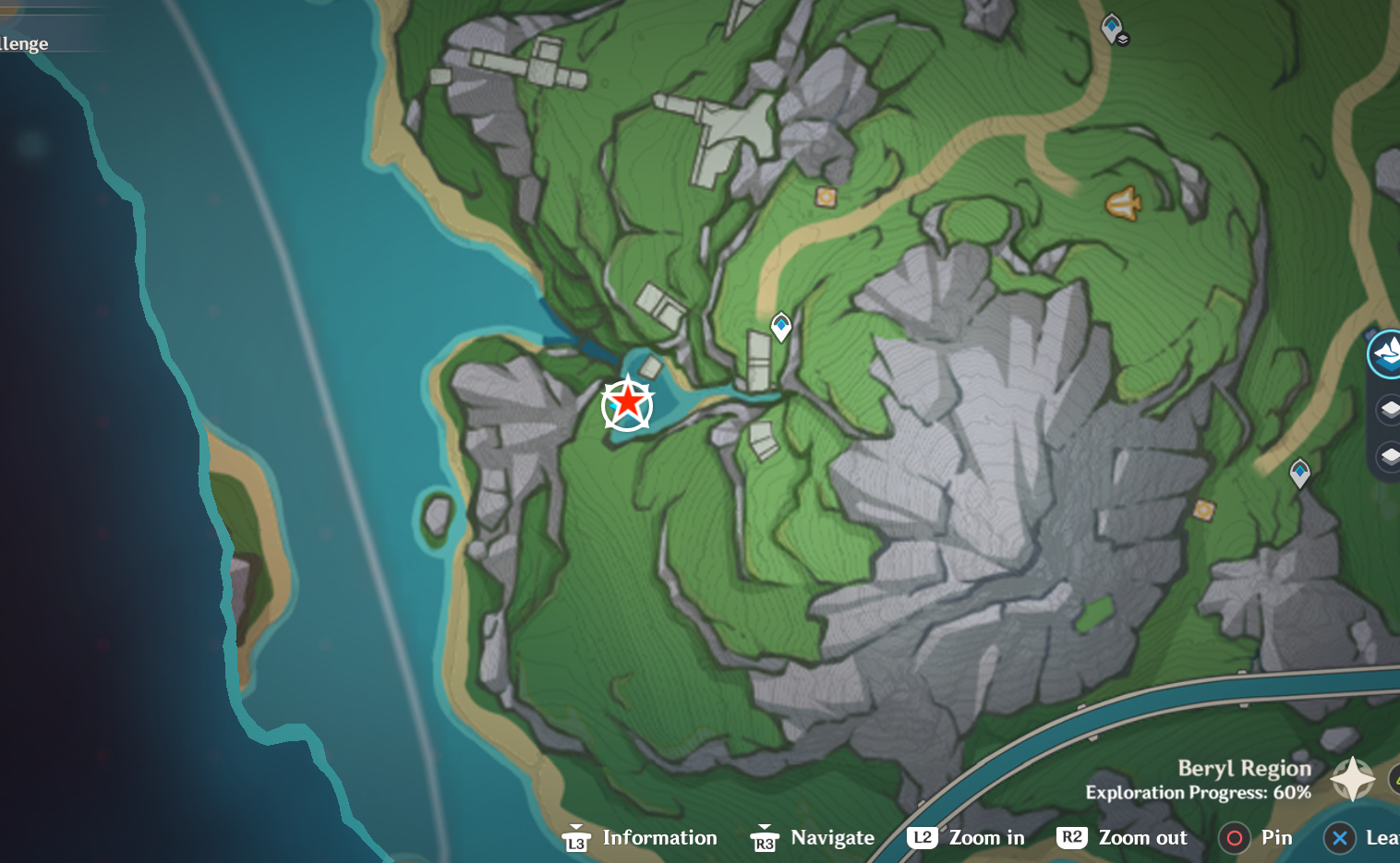Click the red star custom pin marker
Screen dimensions: 1400x863
coord(628,404)
